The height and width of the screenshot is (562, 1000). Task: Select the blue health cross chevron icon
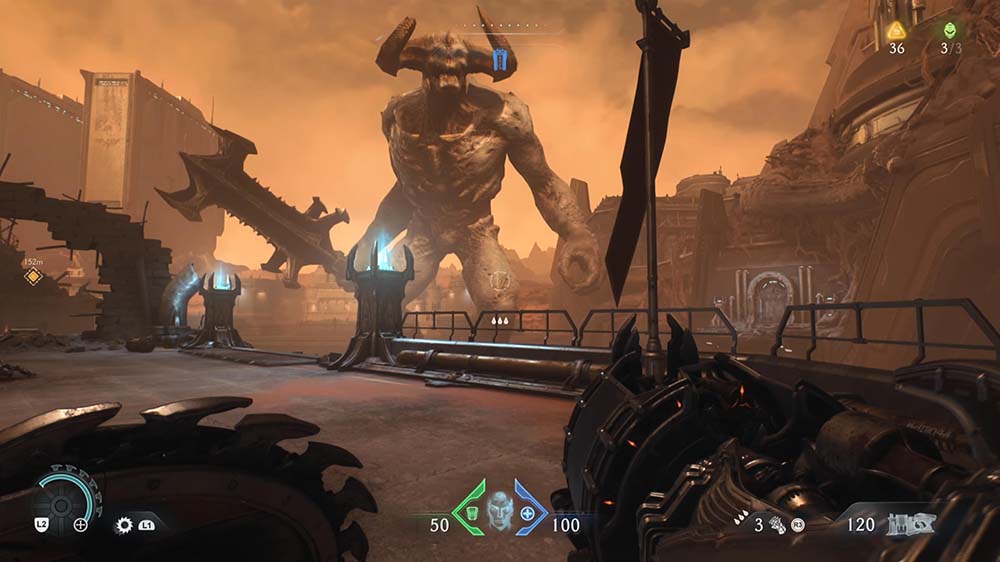click(529, 509)
